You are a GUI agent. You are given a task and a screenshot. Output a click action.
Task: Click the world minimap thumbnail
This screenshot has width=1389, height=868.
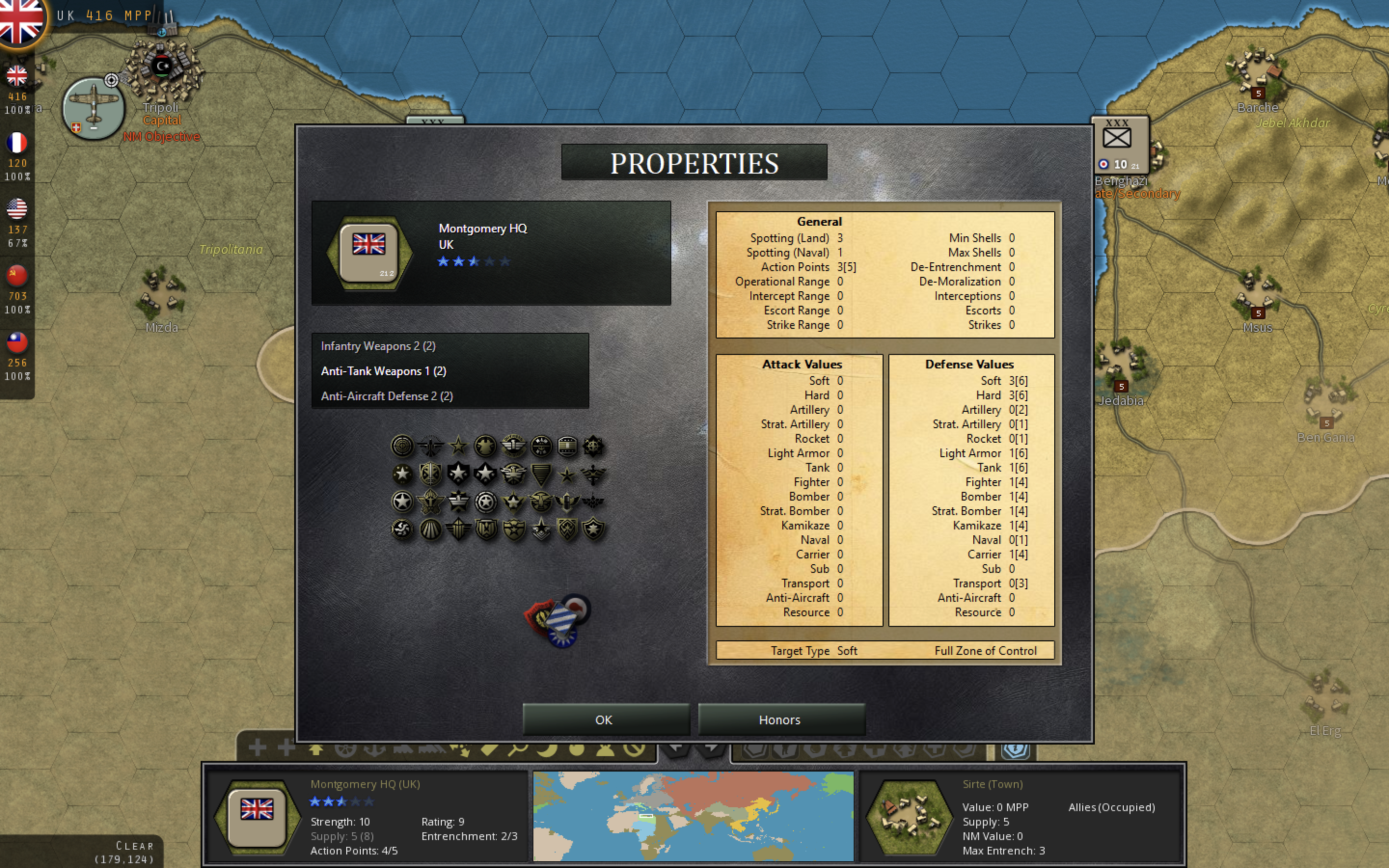click(x=694, y=816)
